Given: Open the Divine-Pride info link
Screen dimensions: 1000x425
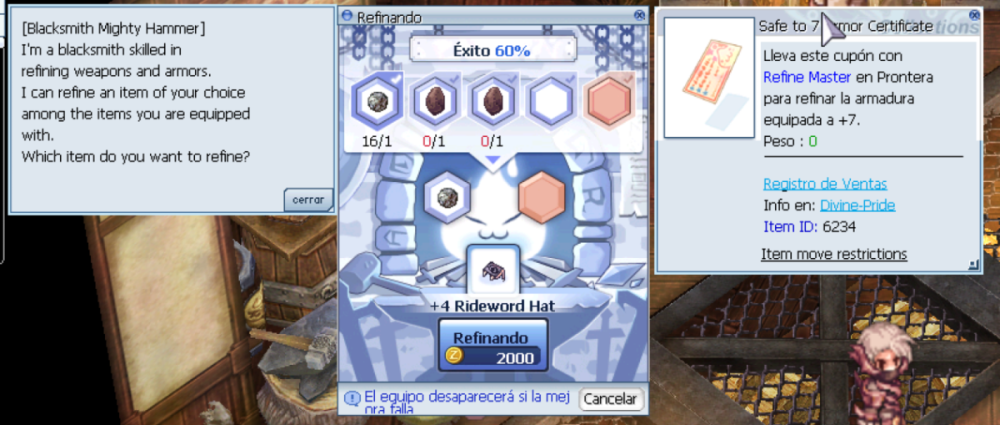Looking at the screenshot, I should pyautogui.click(x=857, y=205).
